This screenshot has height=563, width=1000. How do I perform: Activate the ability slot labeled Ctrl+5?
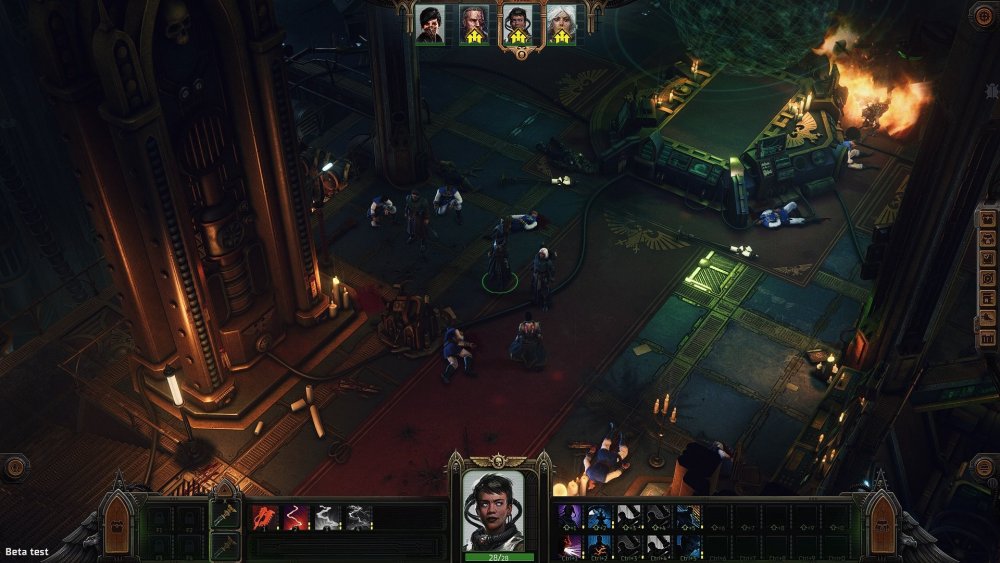(688, 544)
